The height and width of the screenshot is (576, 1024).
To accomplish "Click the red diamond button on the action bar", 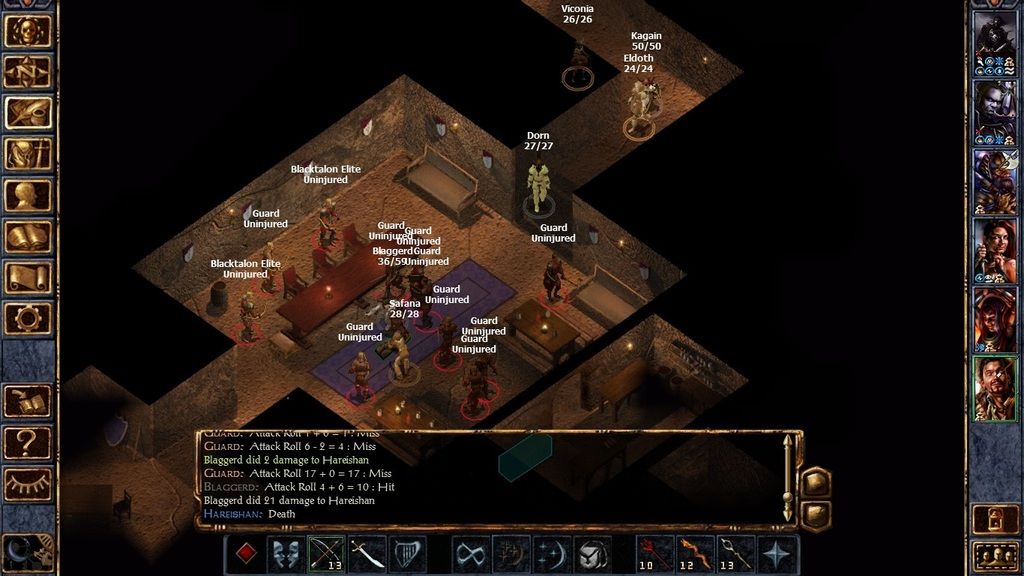I will (x=245, y=554).
